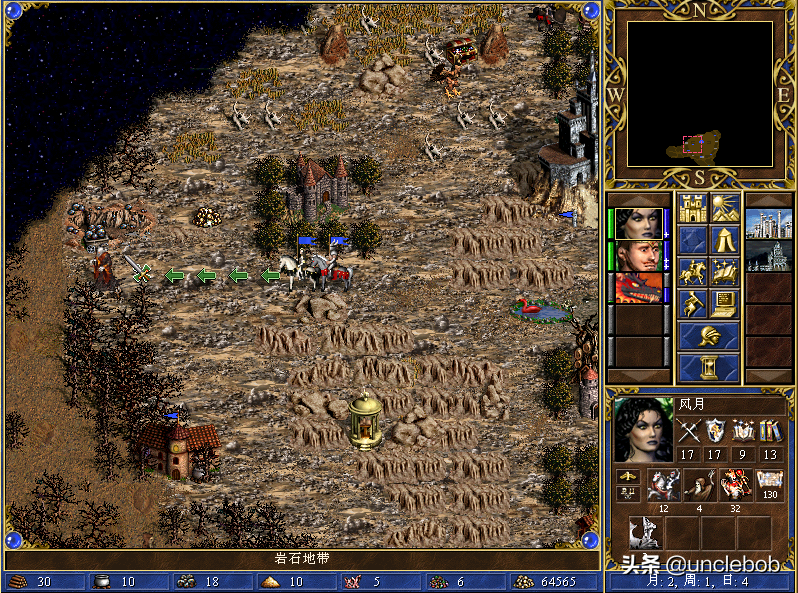This screenshot has width=798, height=593.
Task: Open the kingdom overview castle button
Action: (692, 208)
